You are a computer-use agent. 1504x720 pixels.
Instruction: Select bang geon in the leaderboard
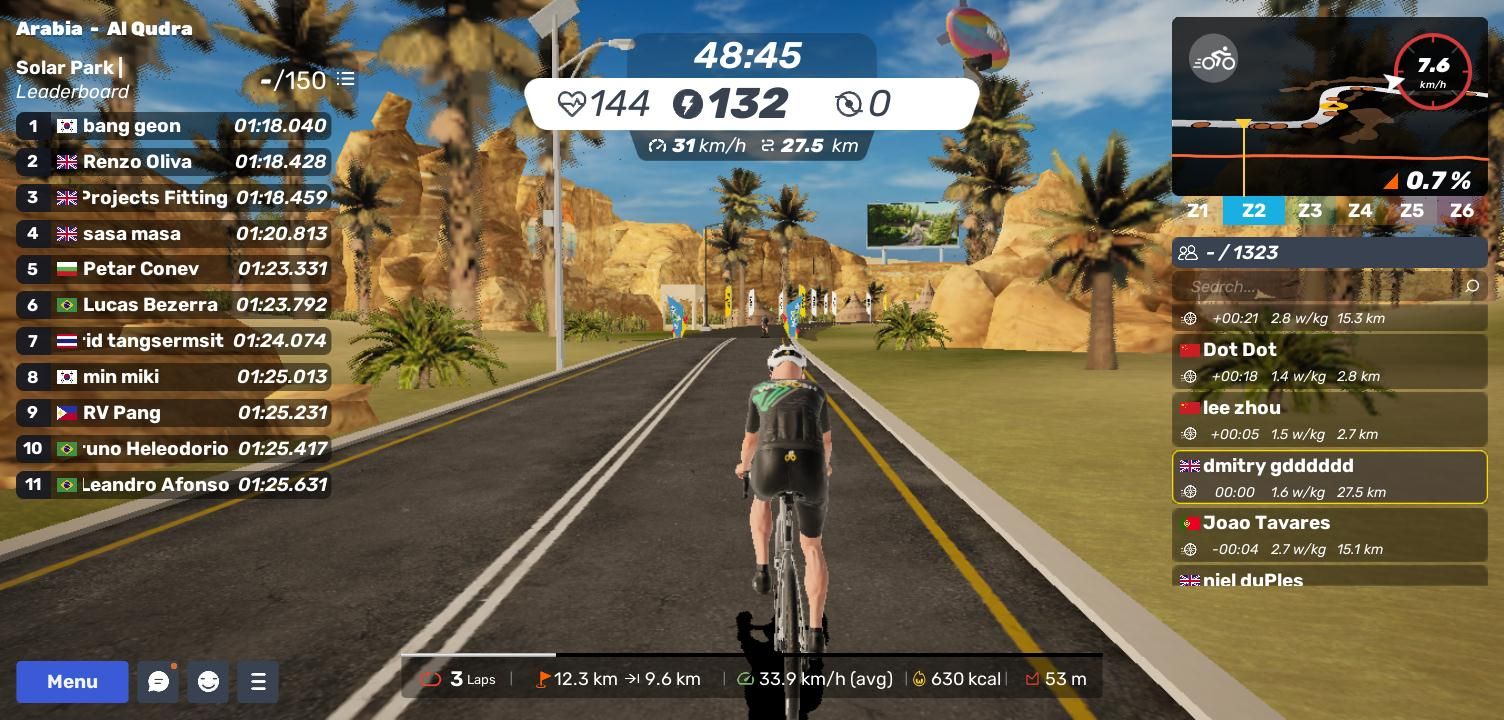173,126
